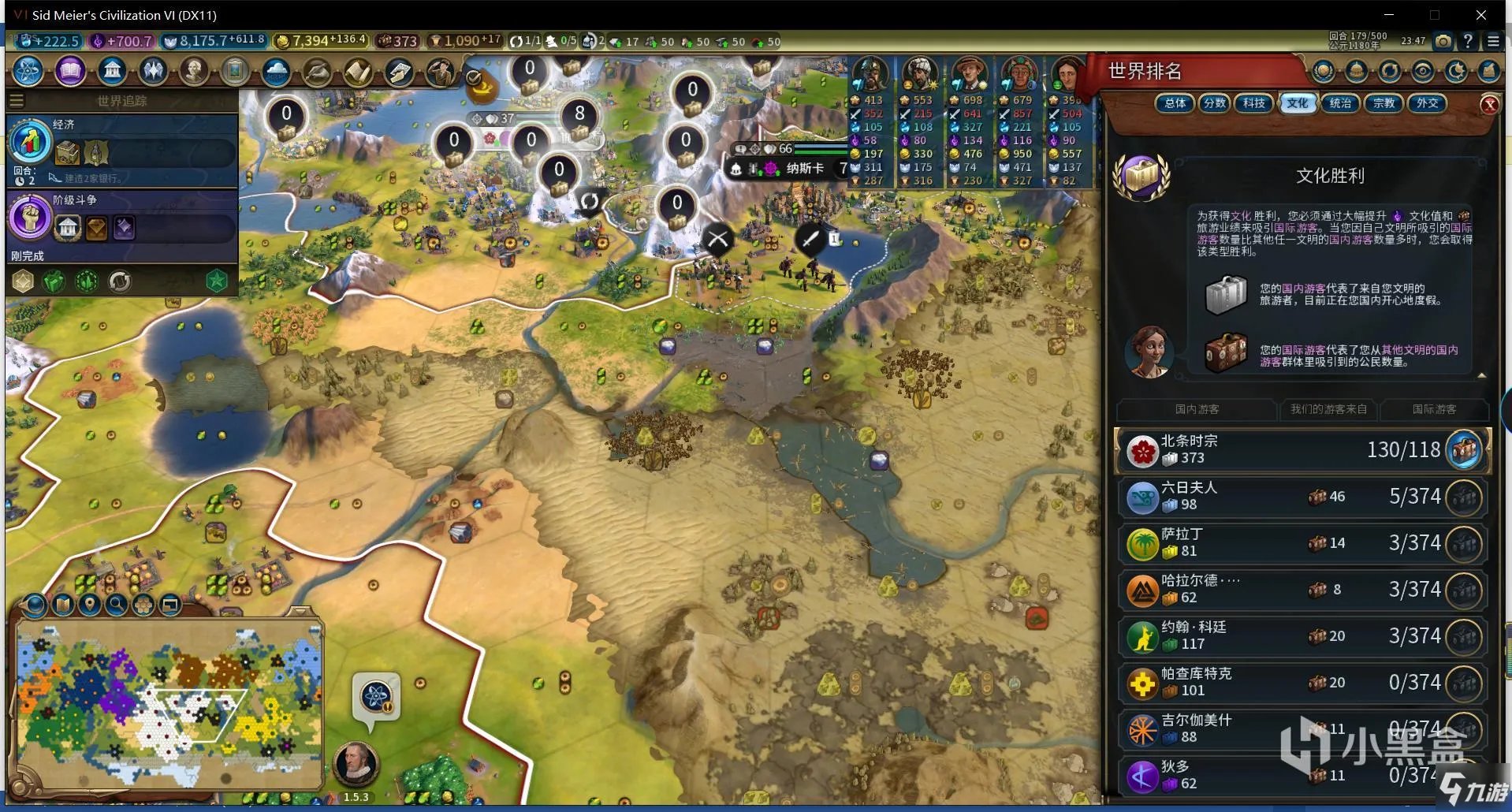The image size is (1512, 812).
Task: Select the 约翰·科廷 ranking row
Action: (x=1302, y=636)
